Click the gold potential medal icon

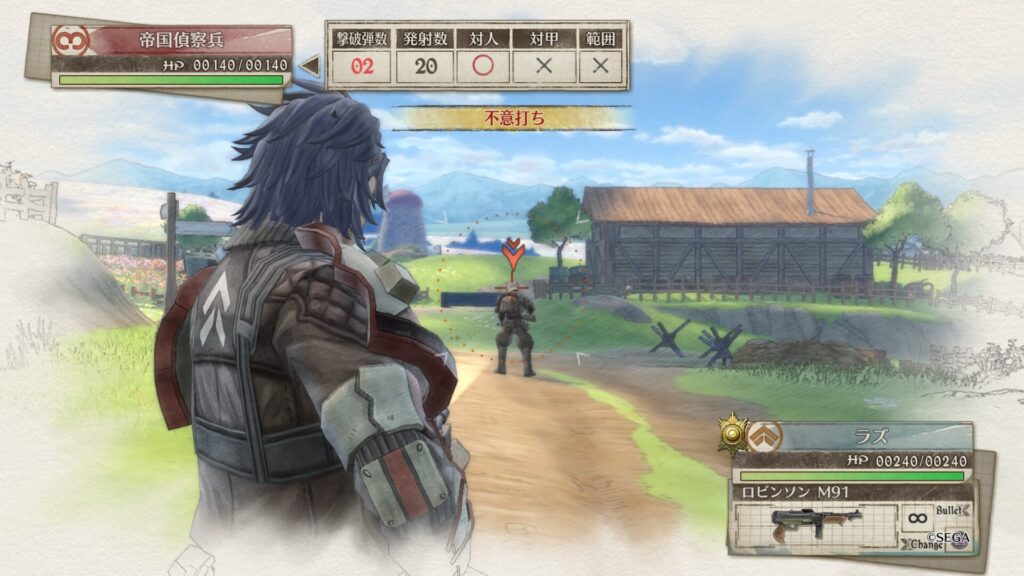tap(734, 435)
